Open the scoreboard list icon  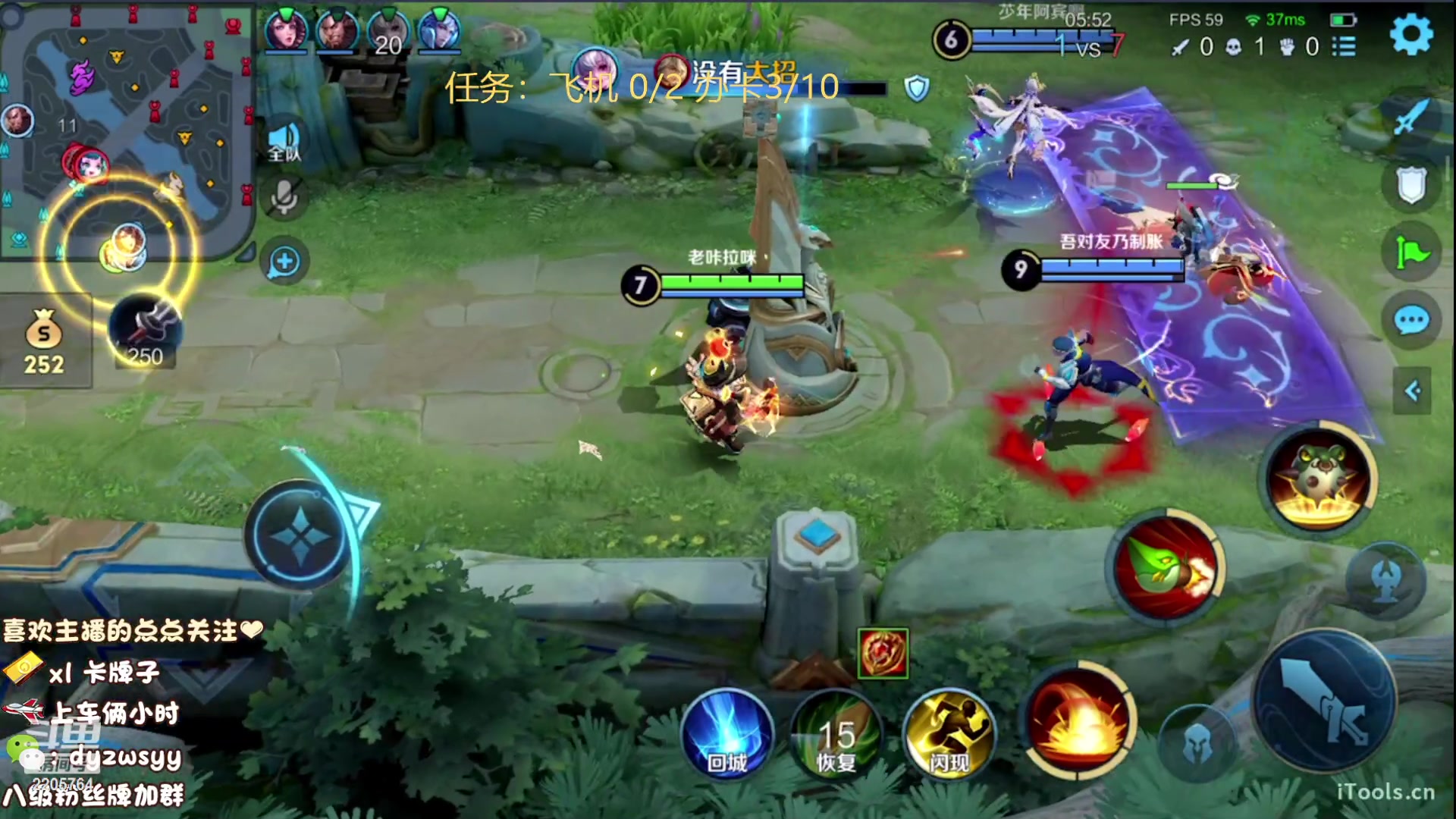coord(1344,47)
